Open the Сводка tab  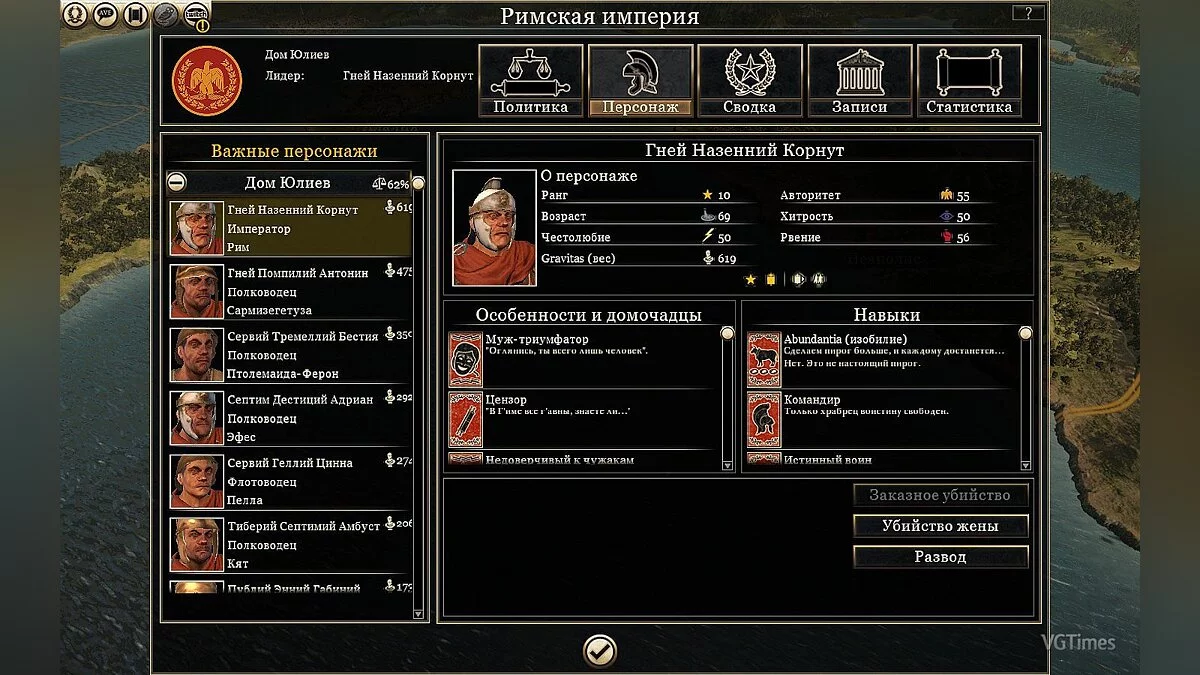coord(750,81)
